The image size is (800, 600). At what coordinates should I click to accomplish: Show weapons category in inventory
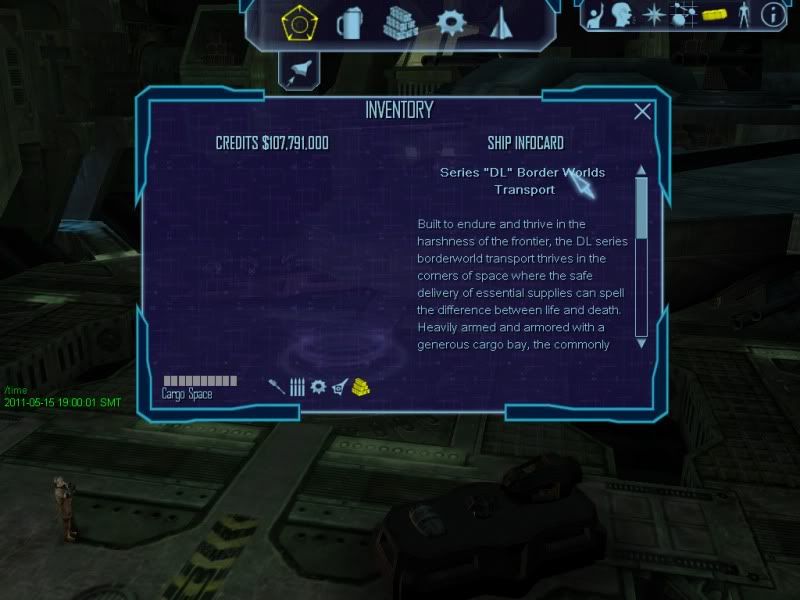pos(277,386)
